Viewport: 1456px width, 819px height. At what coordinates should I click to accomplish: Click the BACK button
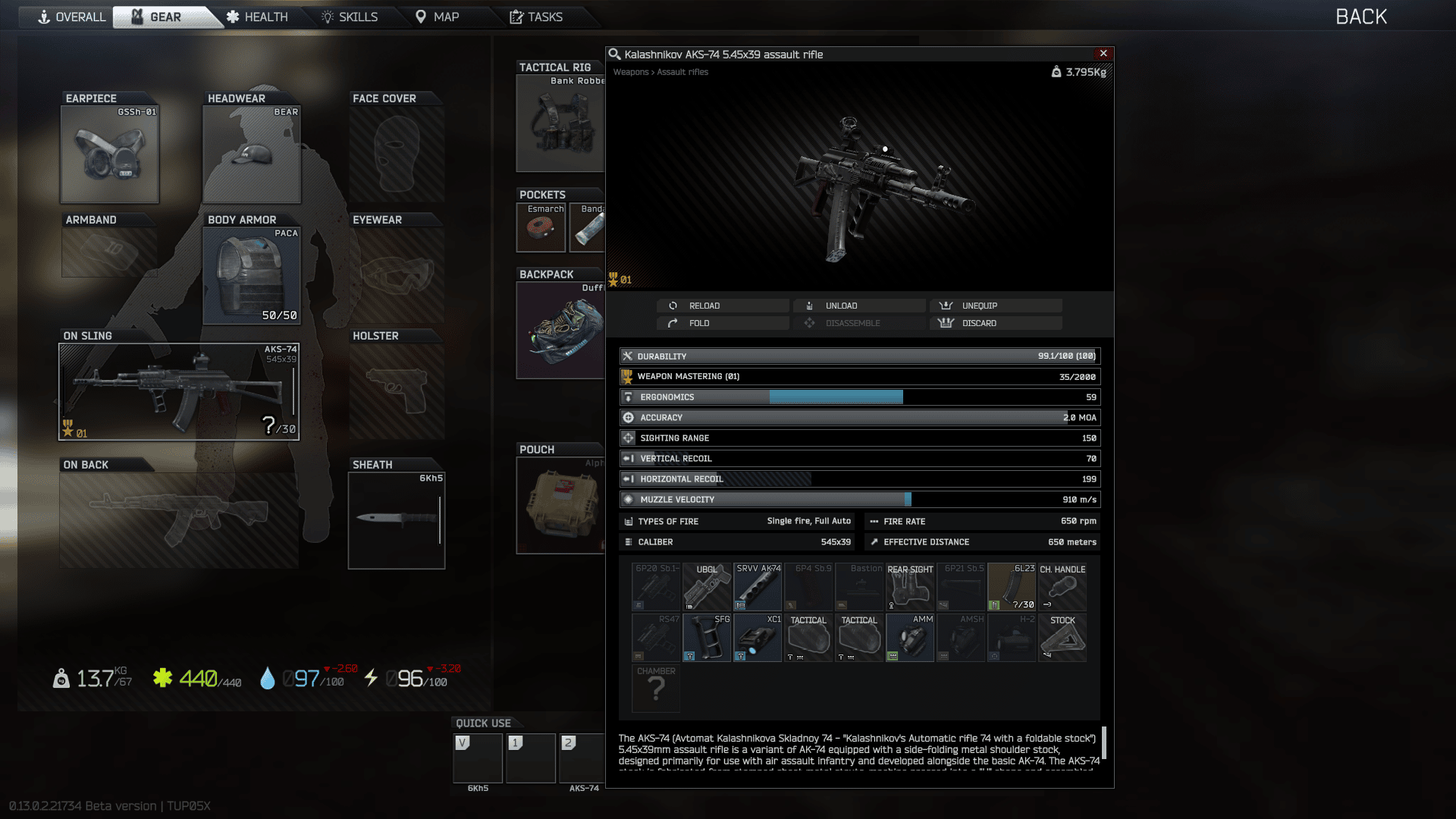[x=1360, y=16]
